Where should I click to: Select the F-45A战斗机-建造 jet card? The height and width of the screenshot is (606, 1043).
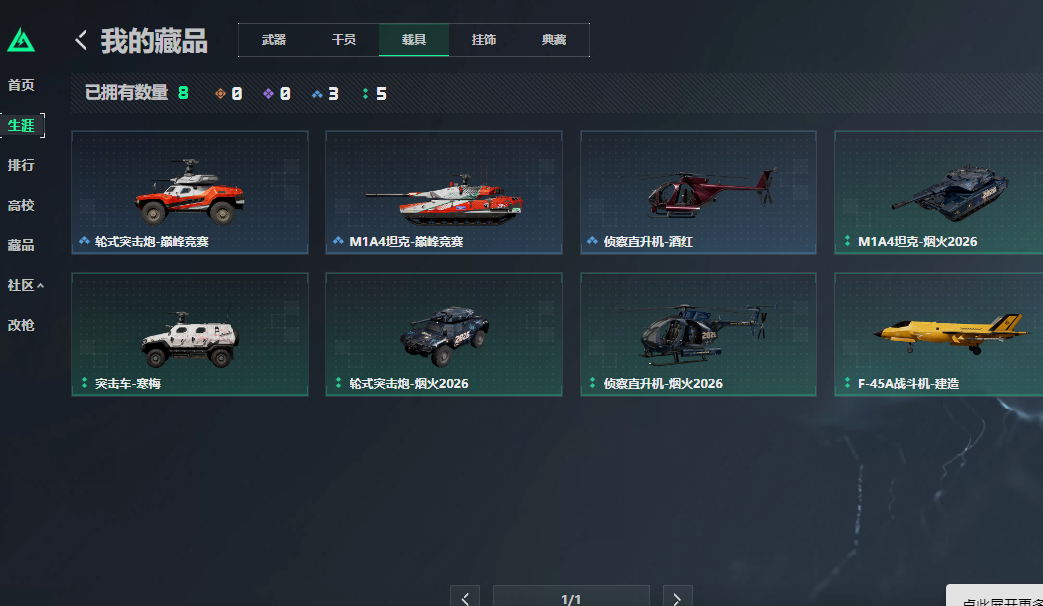938,334
